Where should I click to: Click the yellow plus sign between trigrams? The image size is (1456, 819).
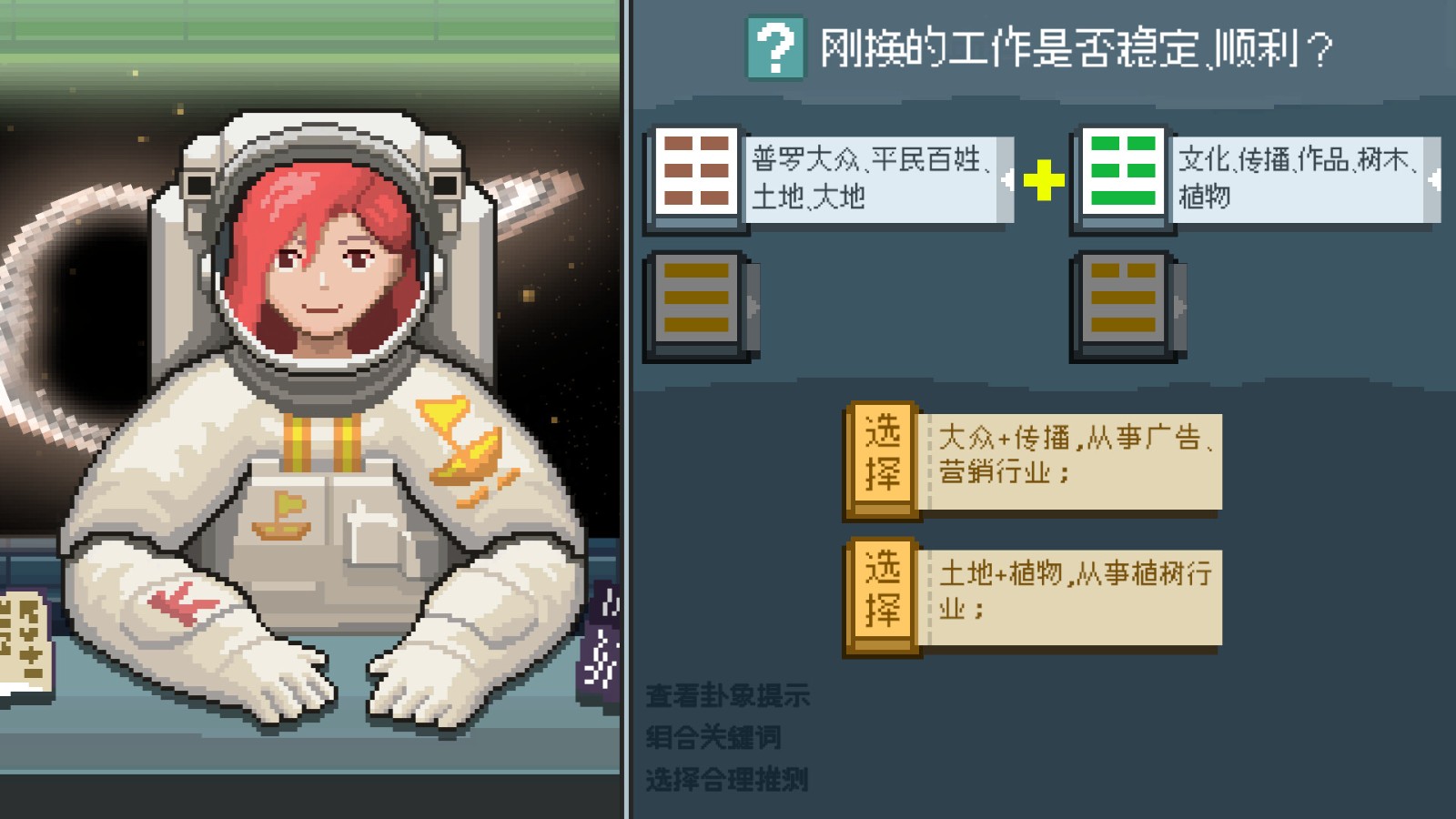[x=1045, y=178]
